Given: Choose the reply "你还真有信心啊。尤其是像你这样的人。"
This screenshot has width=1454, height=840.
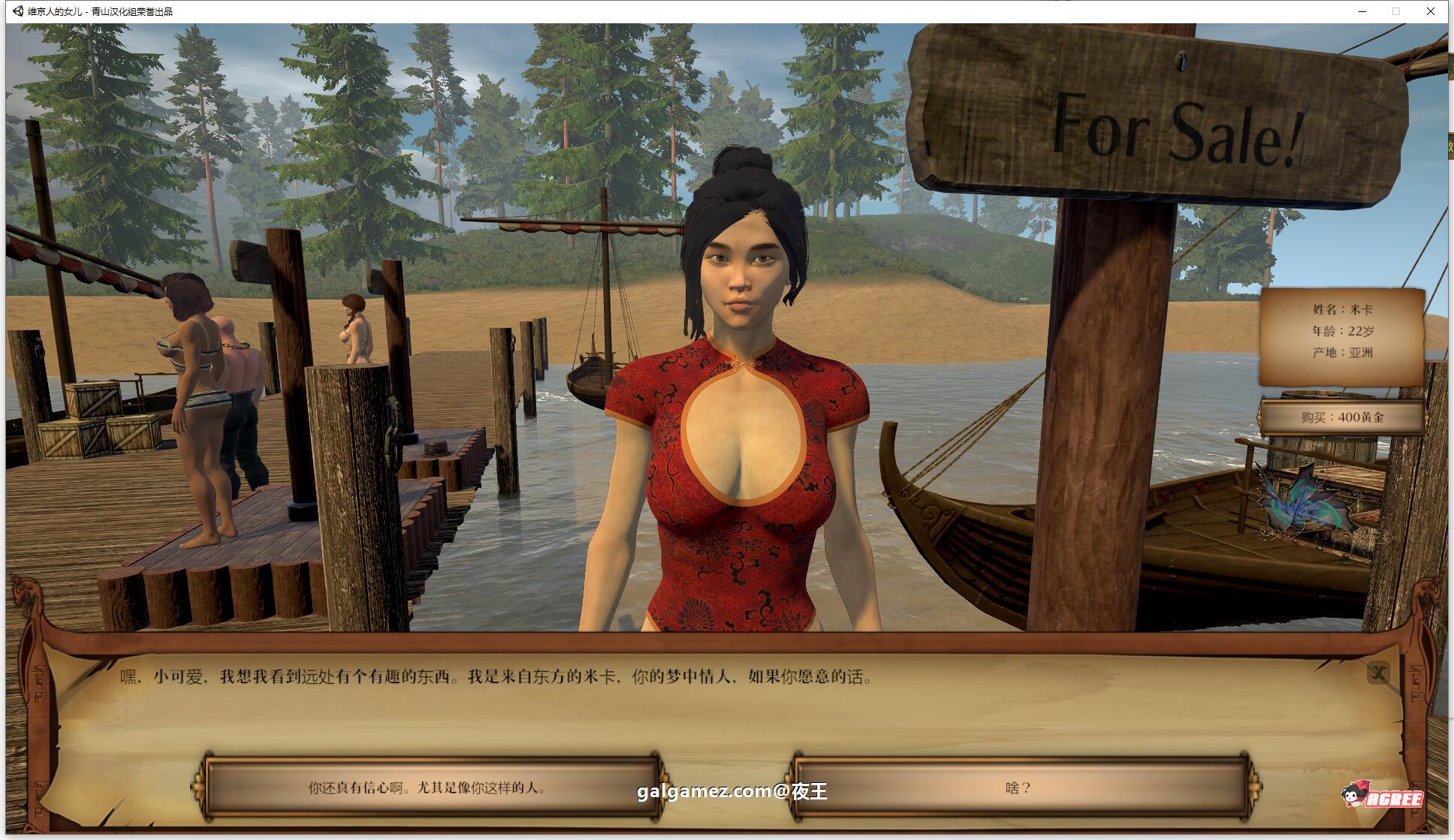Looking at the screenshot, I should pyautogui.click(x=429, y=787).
